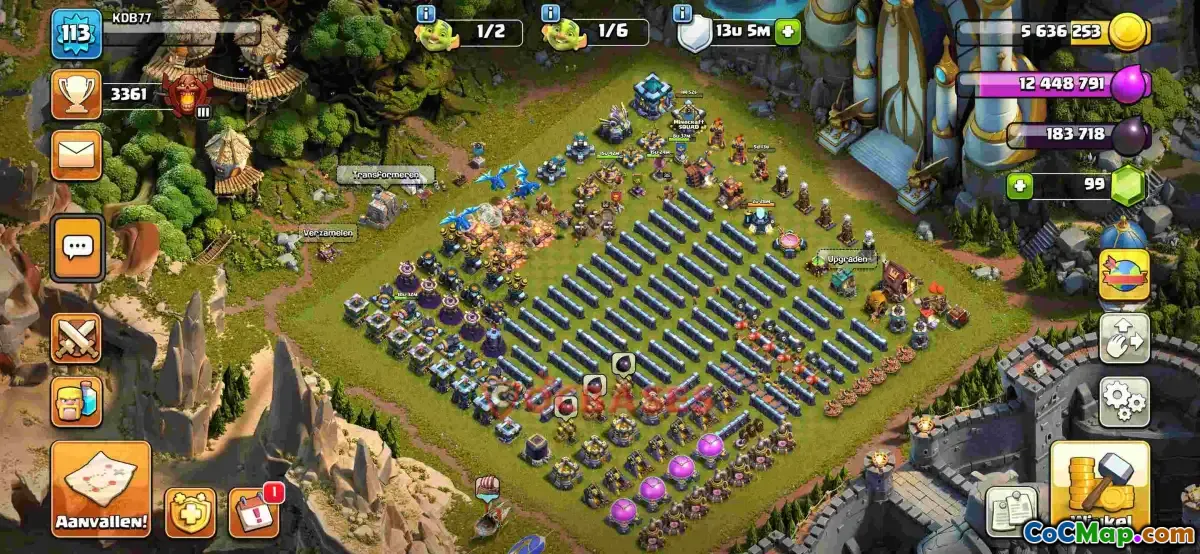Click the green plus next to shield timer
The width and height of the screenshot is (1200, 554).
tap(788, 32)
